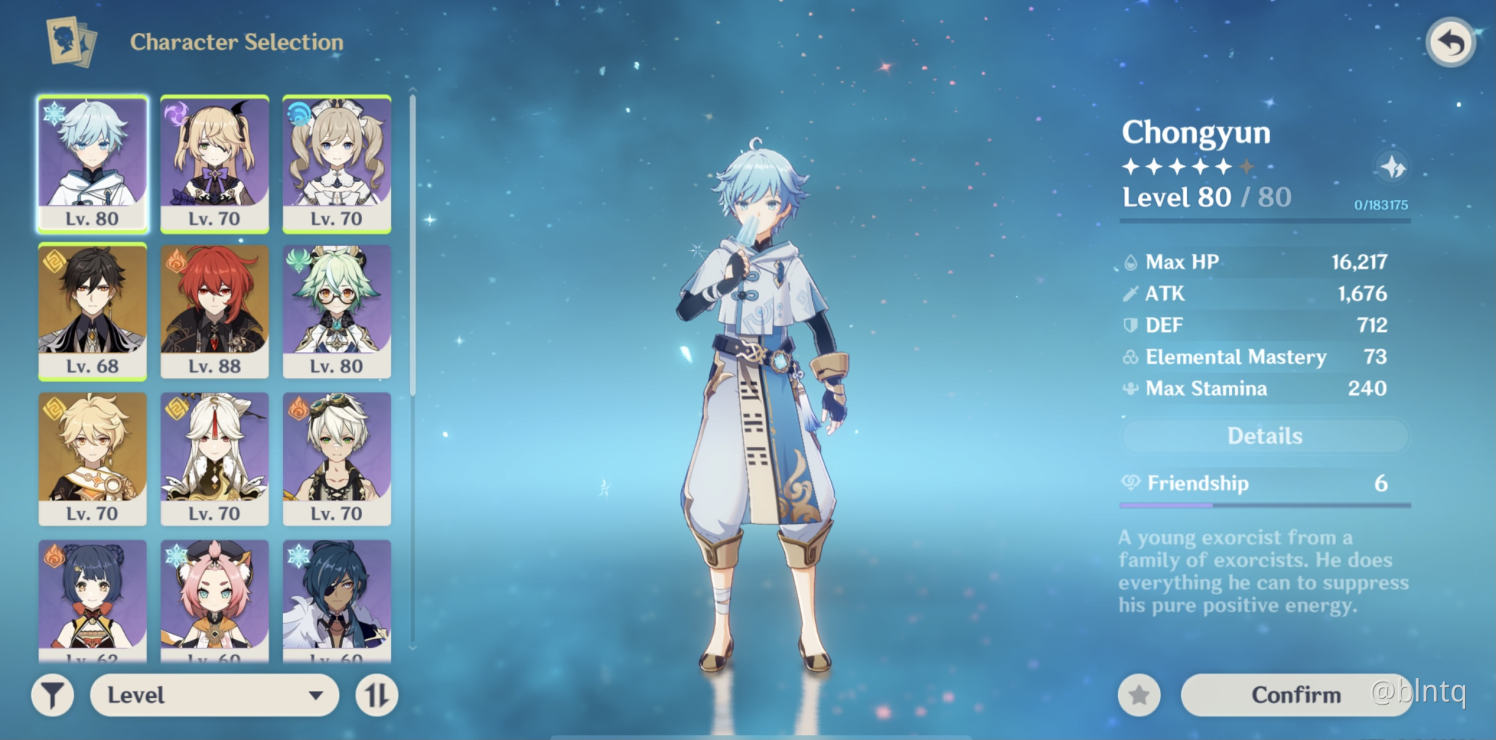The image size is (1496, 740).
Task: Click the sparkle icon beside Chongyun's name
Action: pyautogui.click(x=1392, y=167)
